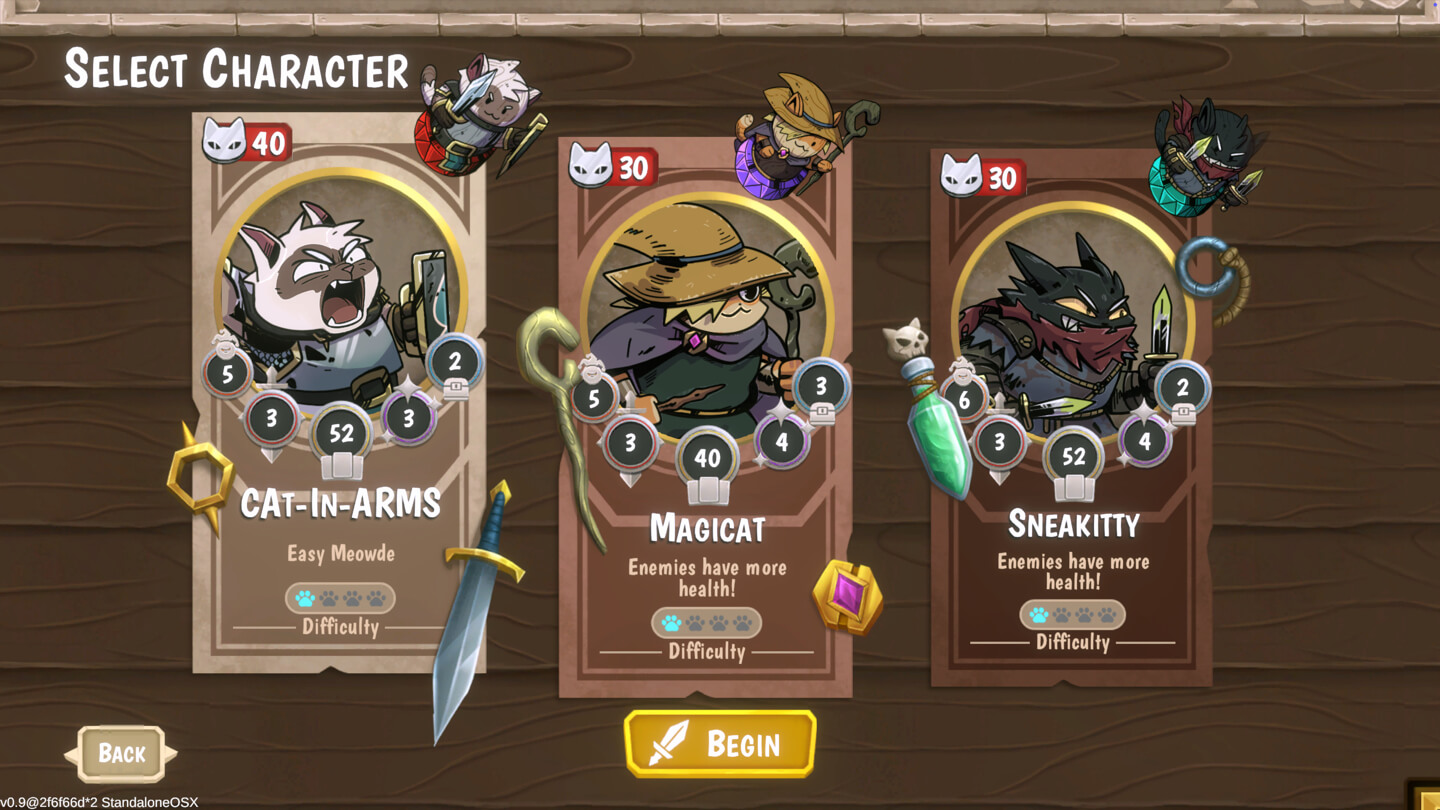Screen dimensions: 1440x810
Task: Pick the Sneakitty character card
Action: coord(1072,420)
